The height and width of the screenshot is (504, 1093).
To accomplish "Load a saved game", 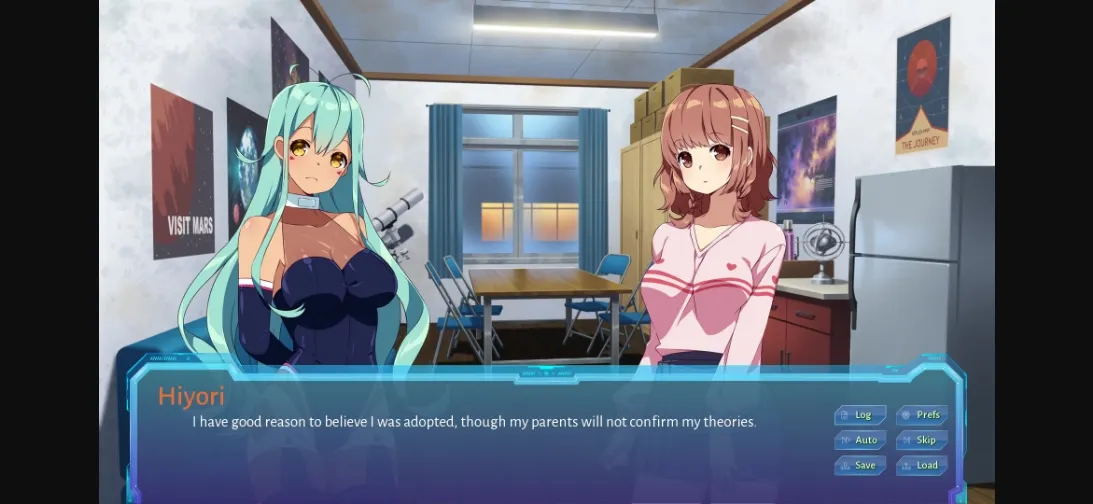I will (x=922, y=465).
